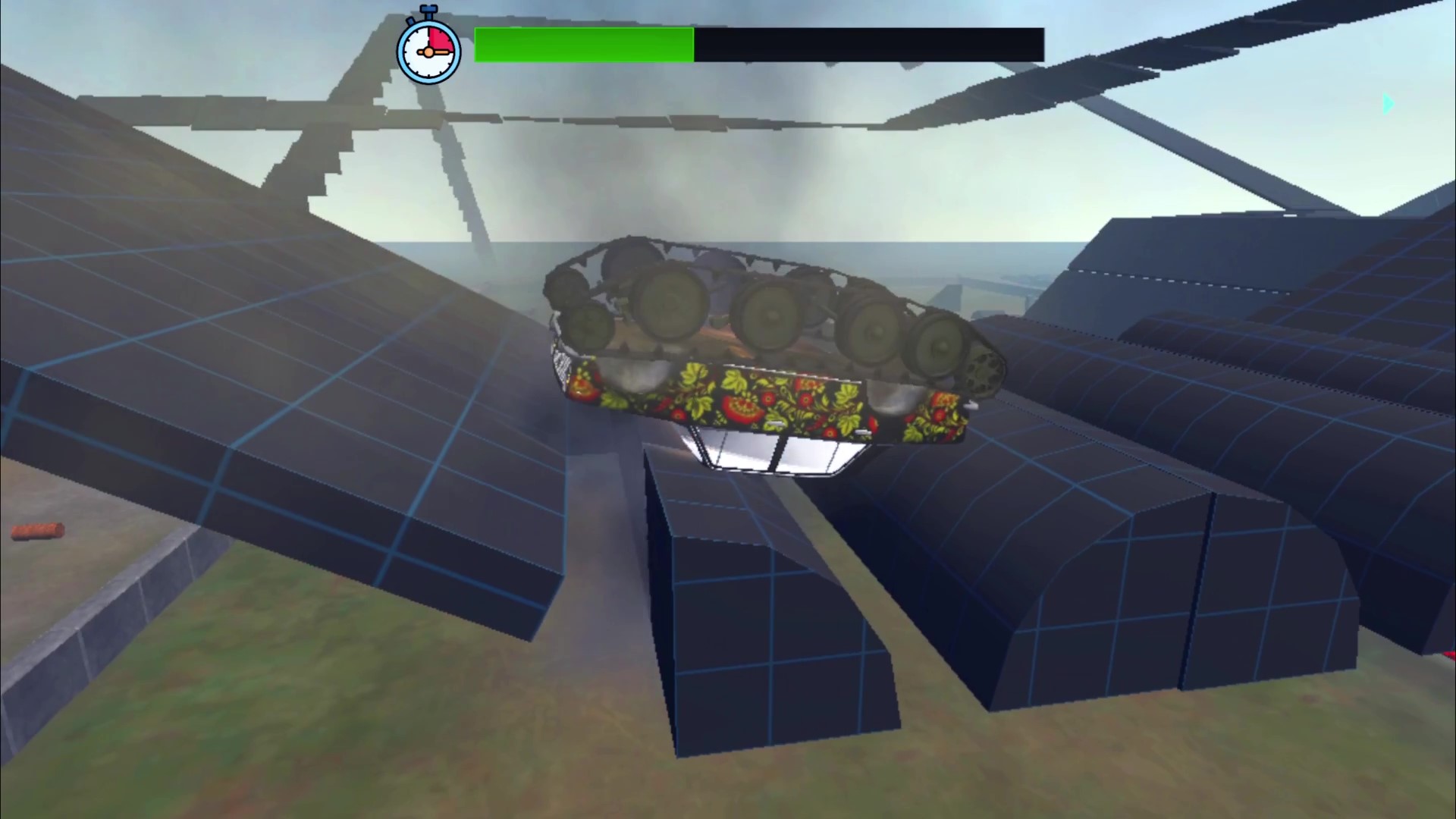Click the cyan play arrow near the top right
The image size is (1456, 819).
(1389, 104)
